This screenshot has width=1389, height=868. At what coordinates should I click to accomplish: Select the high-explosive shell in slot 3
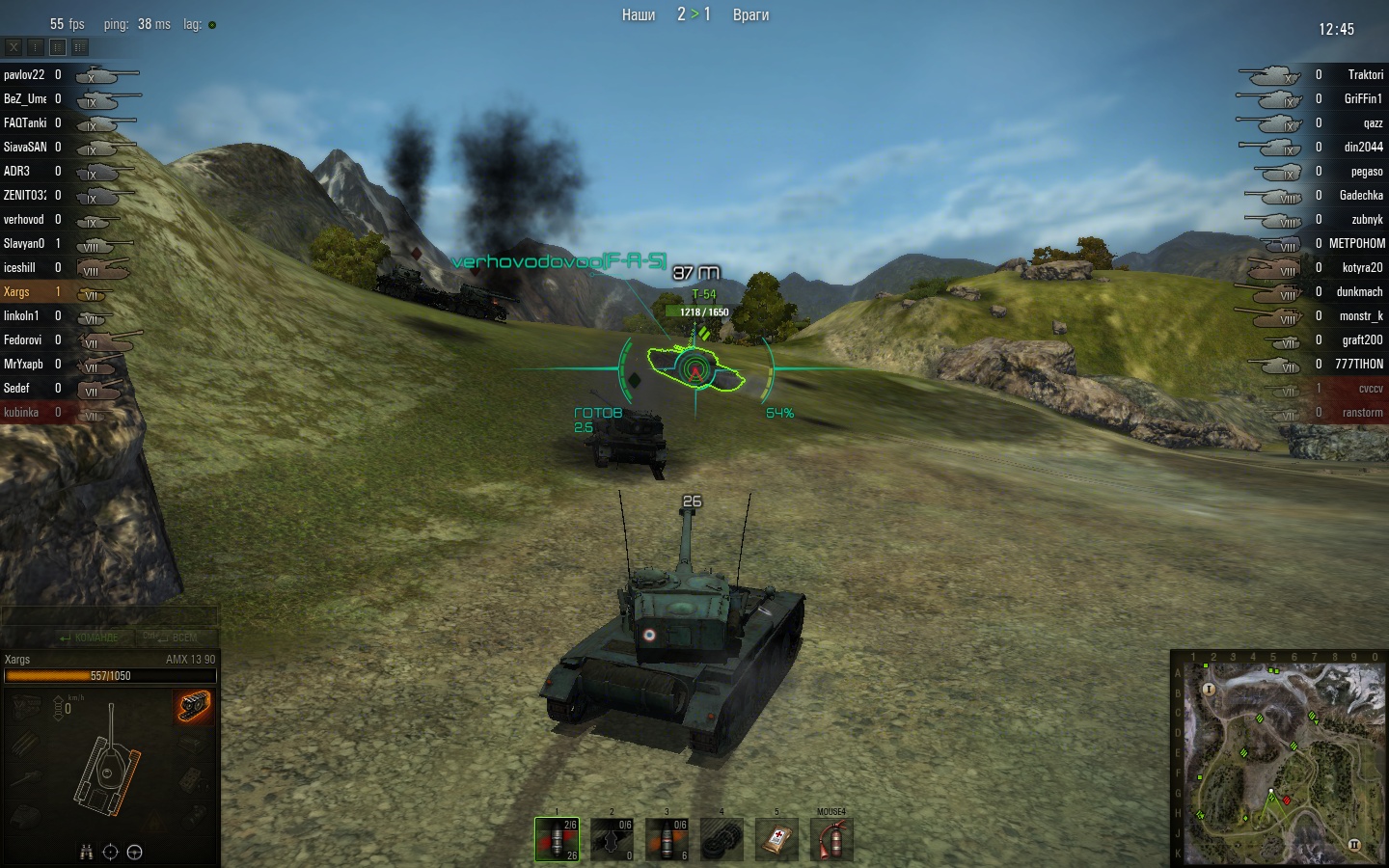pyautogui.click(x=667, y=839)
